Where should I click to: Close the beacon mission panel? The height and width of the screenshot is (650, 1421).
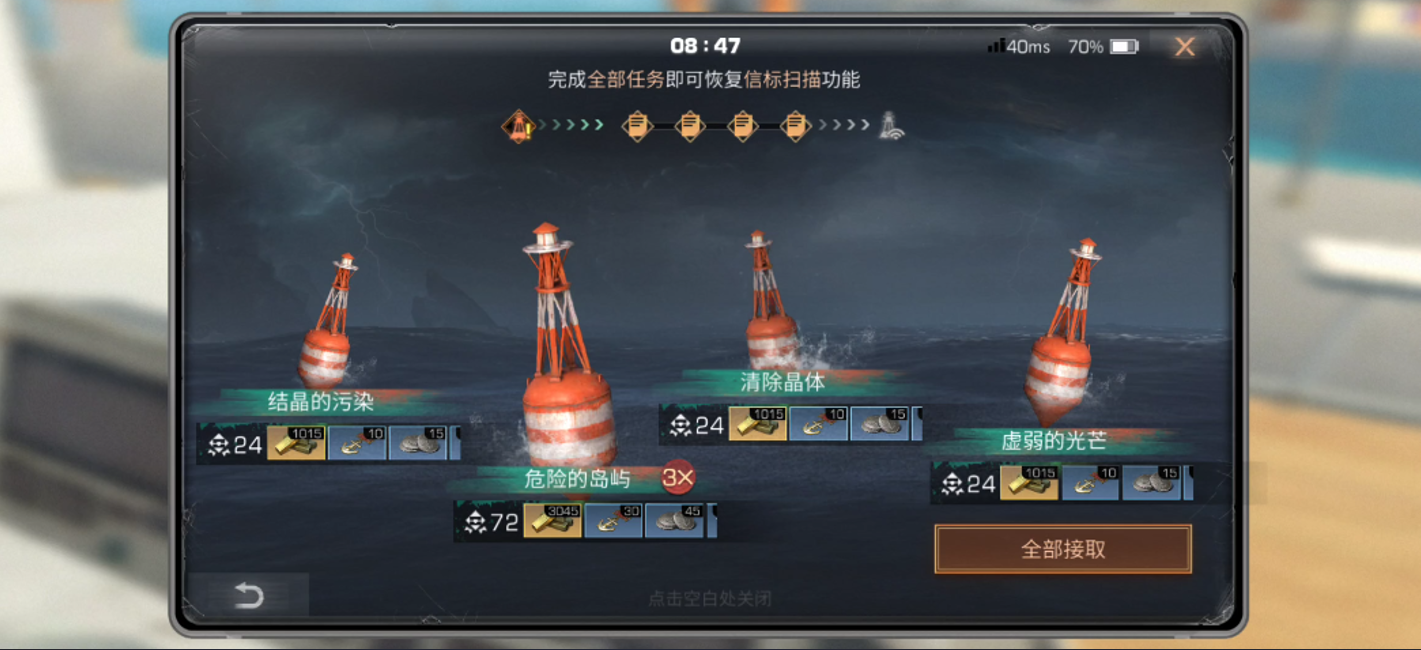click(1185, 47)
